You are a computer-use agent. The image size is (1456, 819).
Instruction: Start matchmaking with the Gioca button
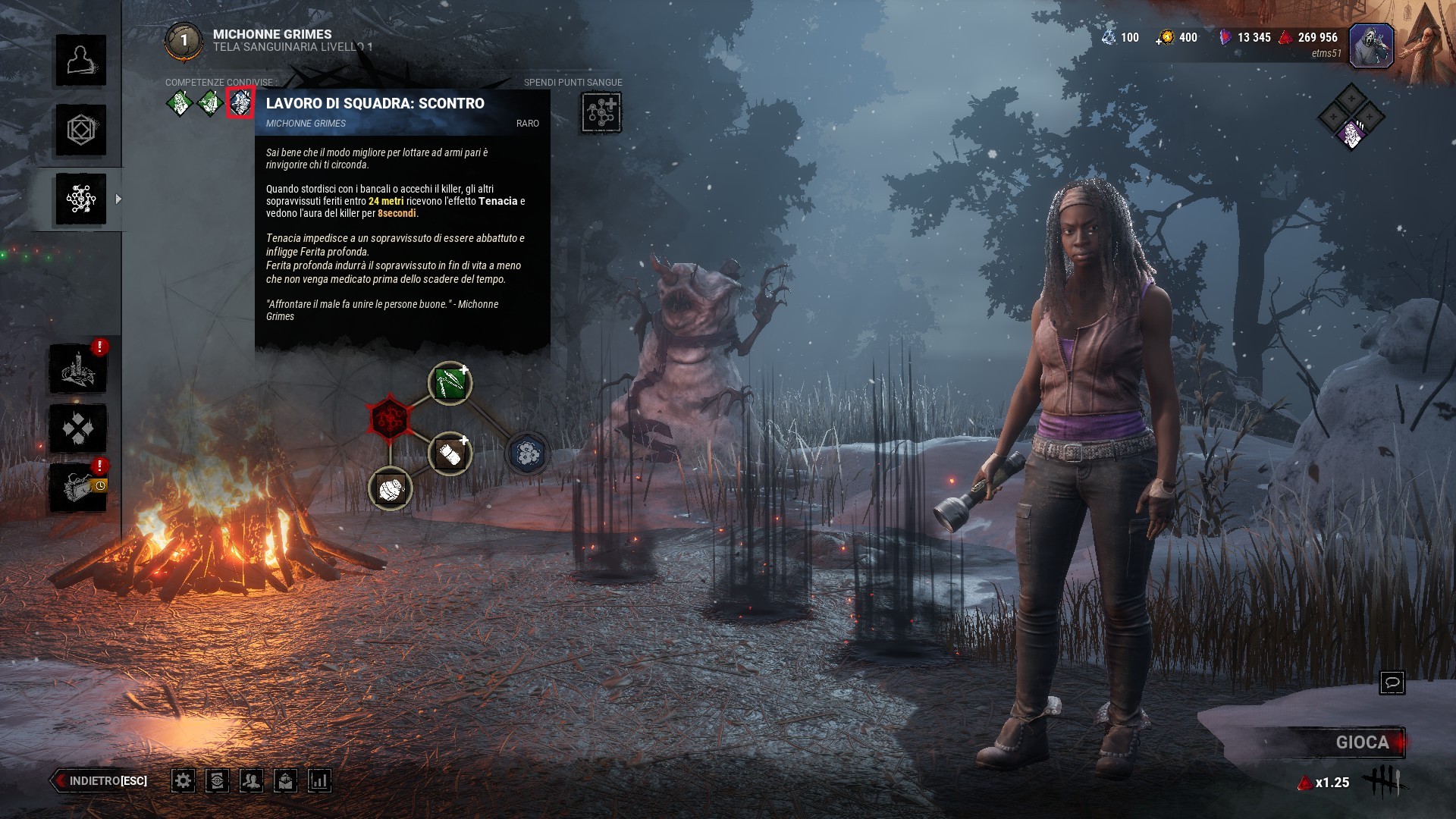click(1361, 742)
